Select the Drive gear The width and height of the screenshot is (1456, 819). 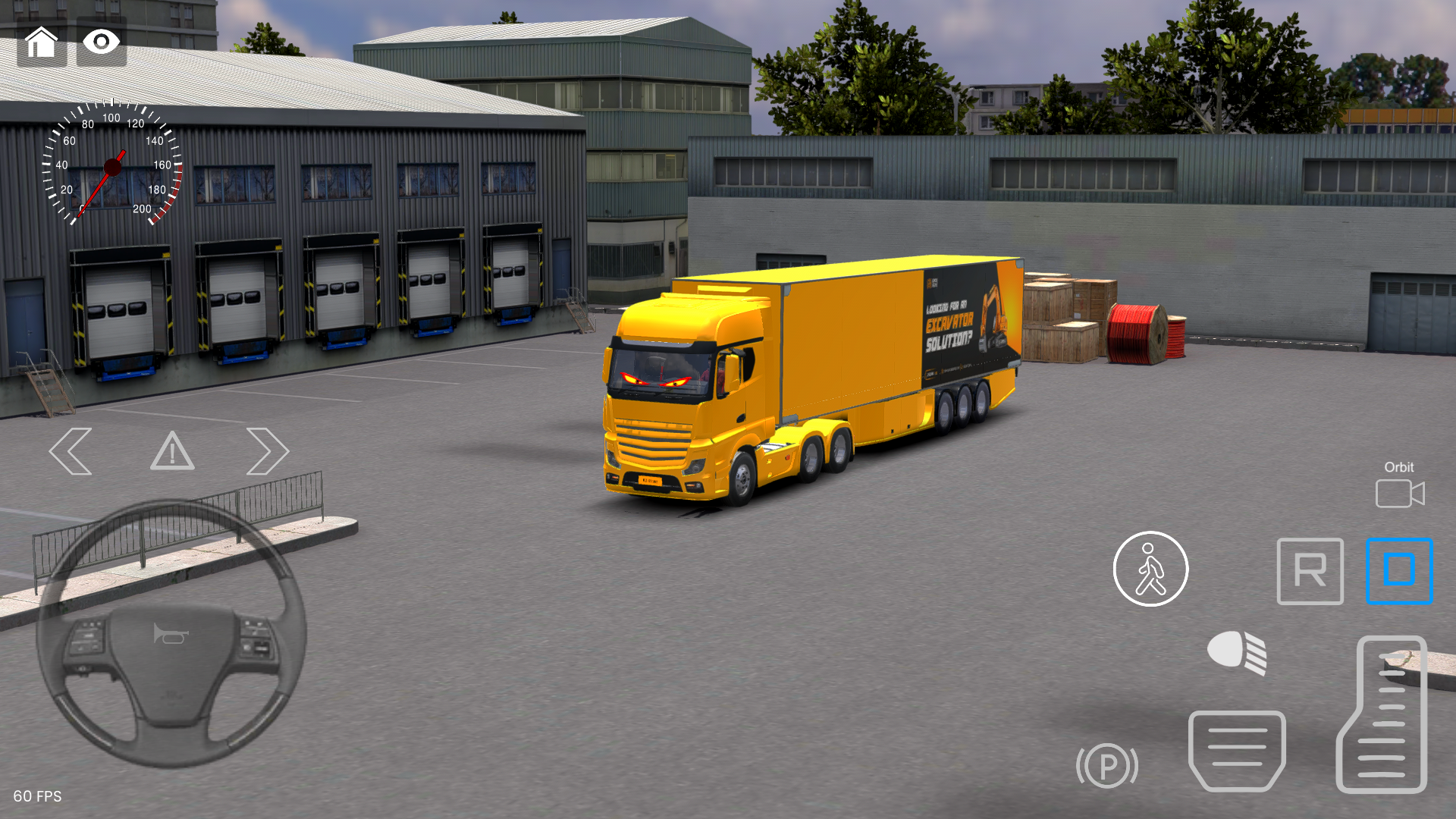1399,571
